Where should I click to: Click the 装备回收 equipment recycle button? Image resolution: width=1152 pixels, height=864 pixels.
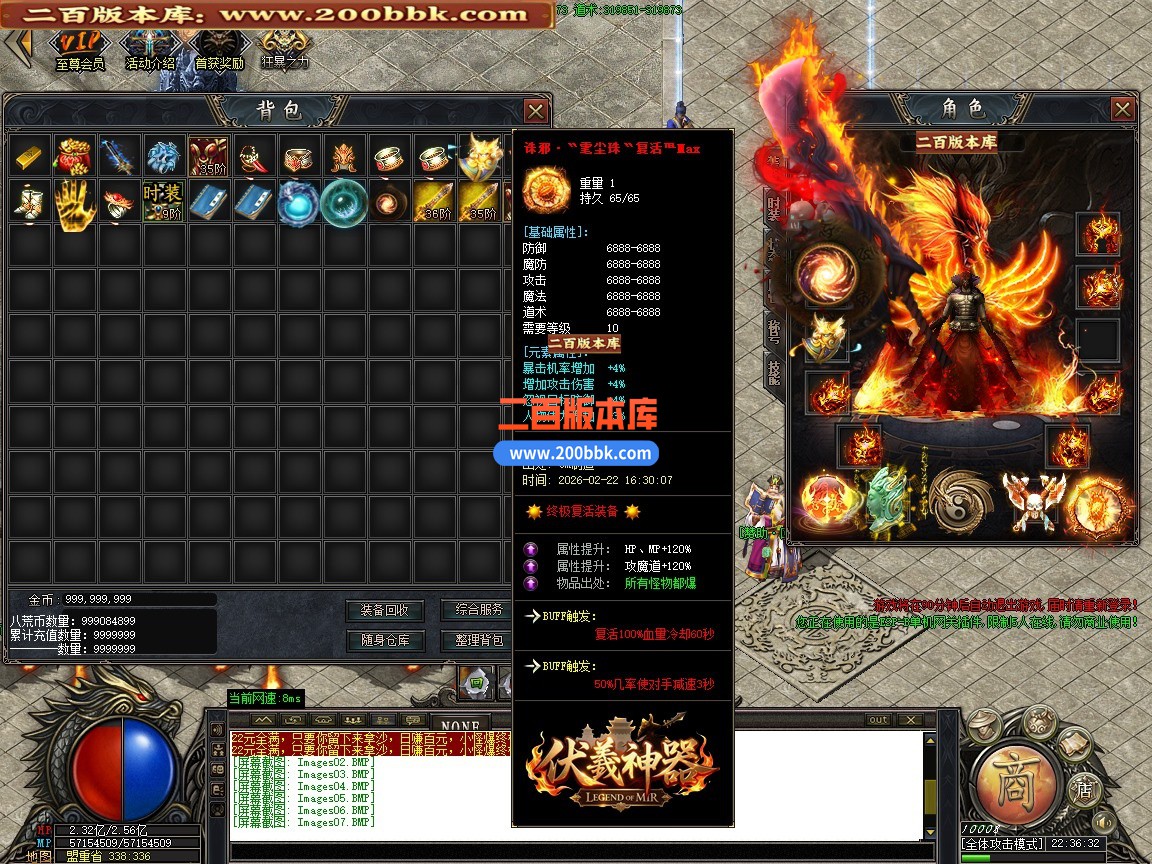[385, 610]
